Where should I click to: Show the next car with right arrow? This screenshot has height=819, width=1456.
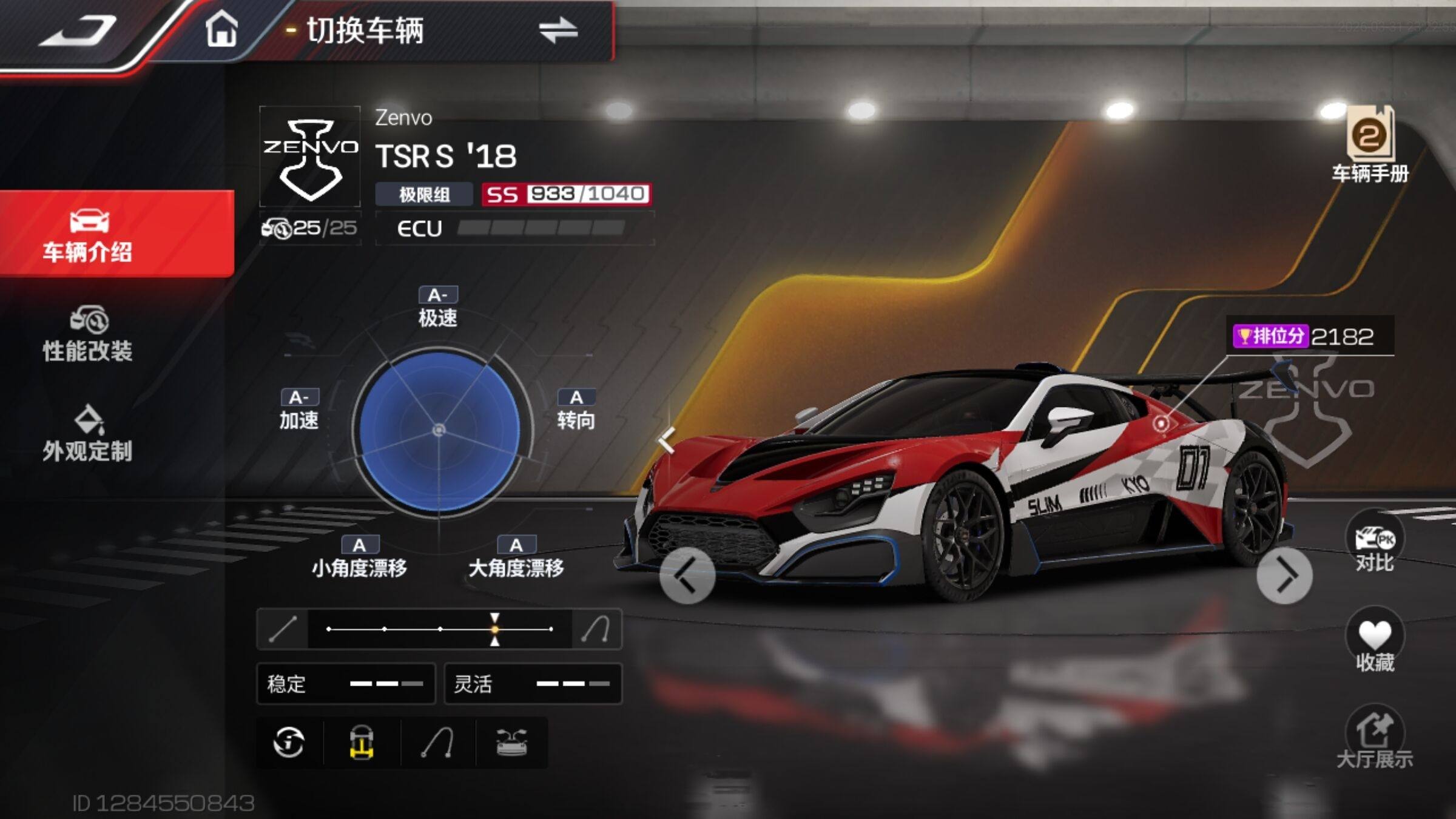pos(1284,576)
